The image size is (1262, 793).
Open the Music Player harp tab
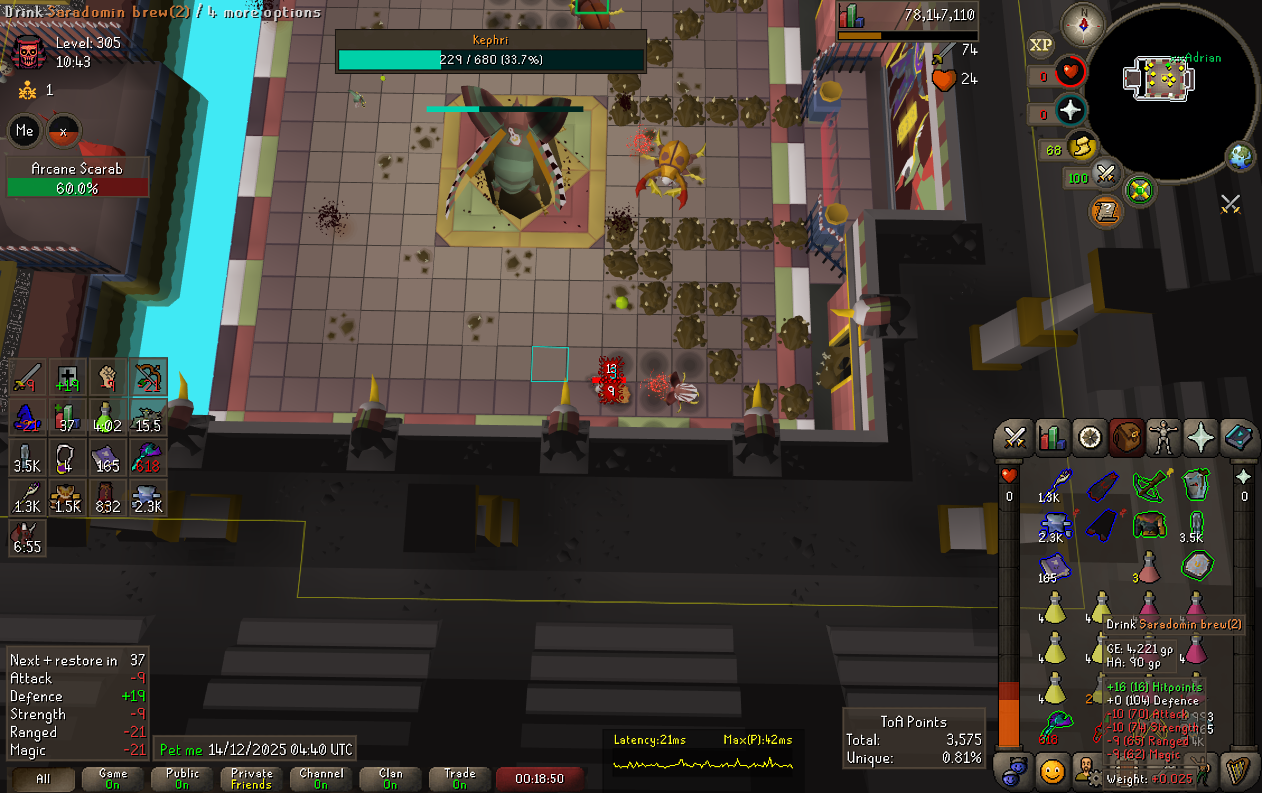tap(1238, 771)
